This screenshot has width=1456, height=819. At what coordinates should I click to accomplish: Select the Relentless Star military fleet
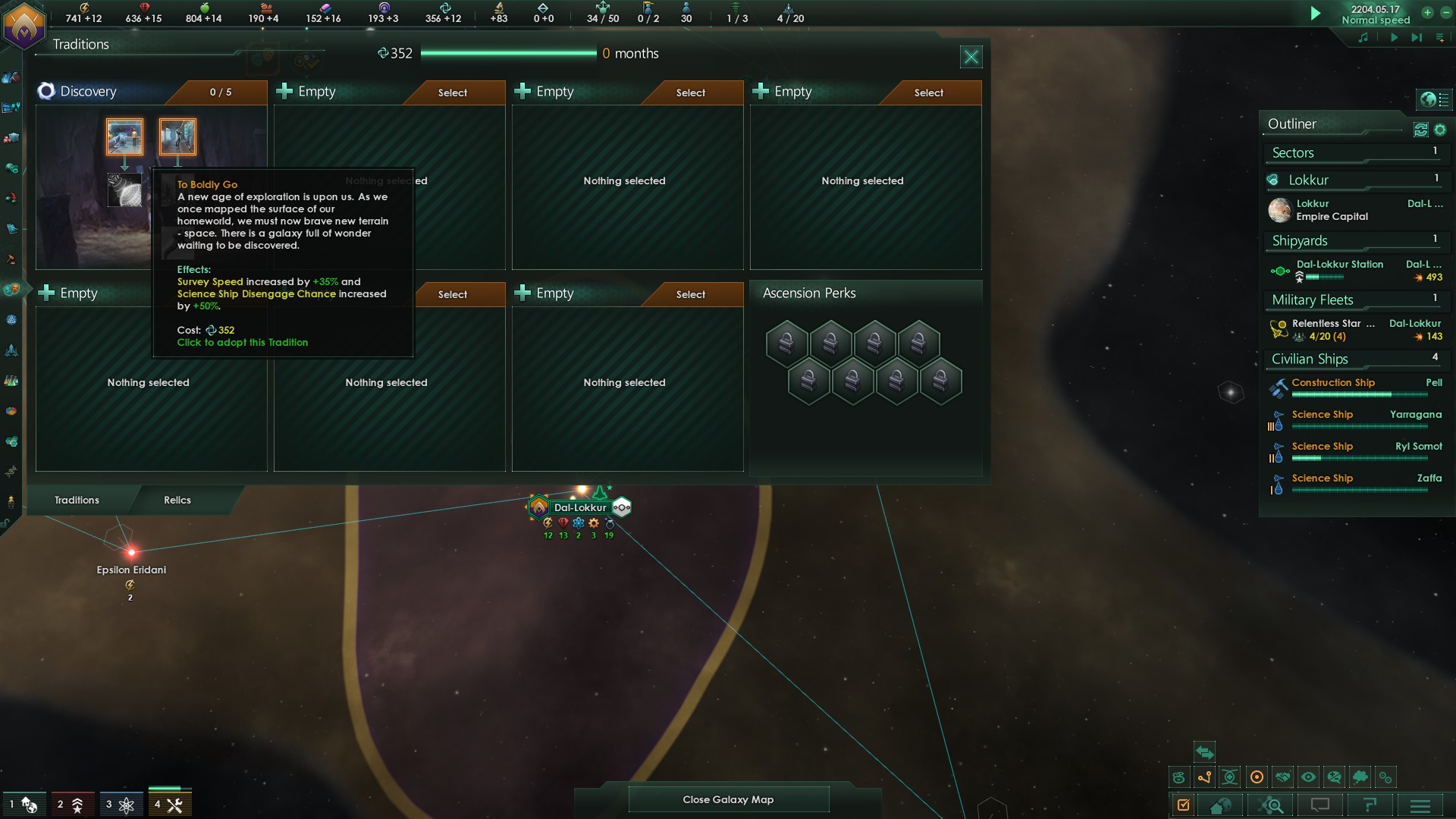tap(1333, 324)
